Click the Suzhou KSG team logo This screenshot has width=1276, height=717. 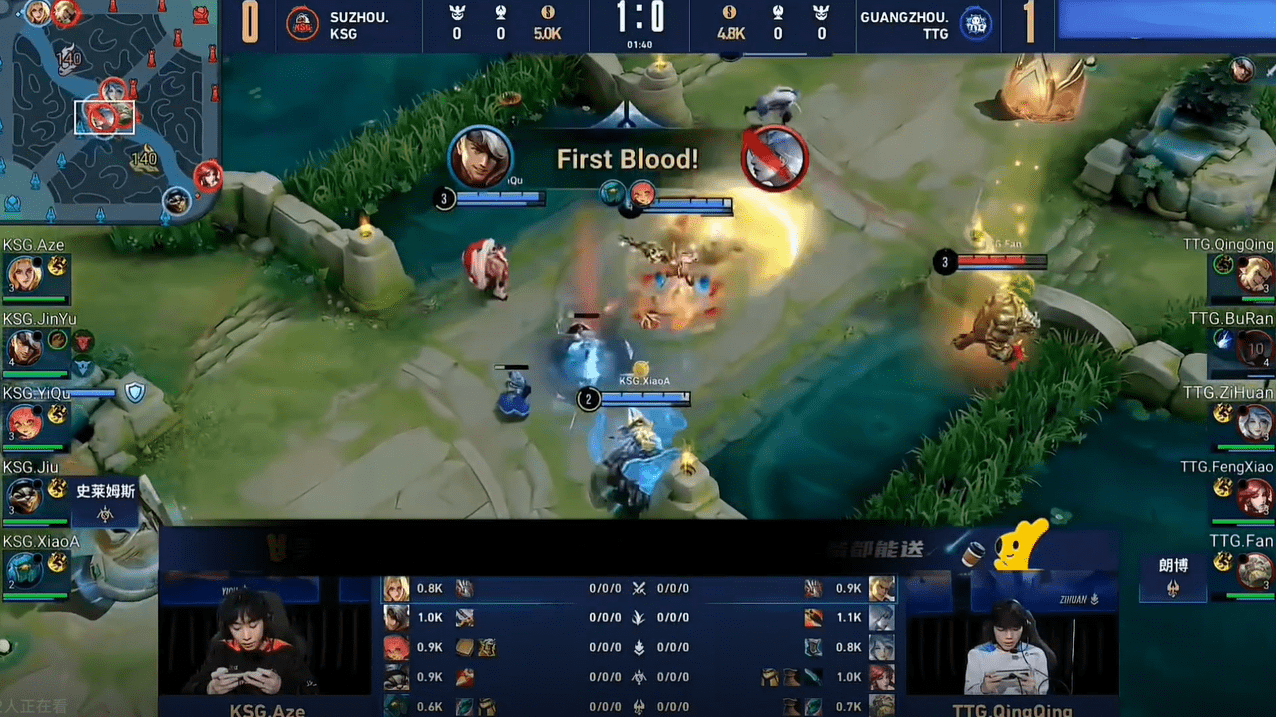click(302, 24)
